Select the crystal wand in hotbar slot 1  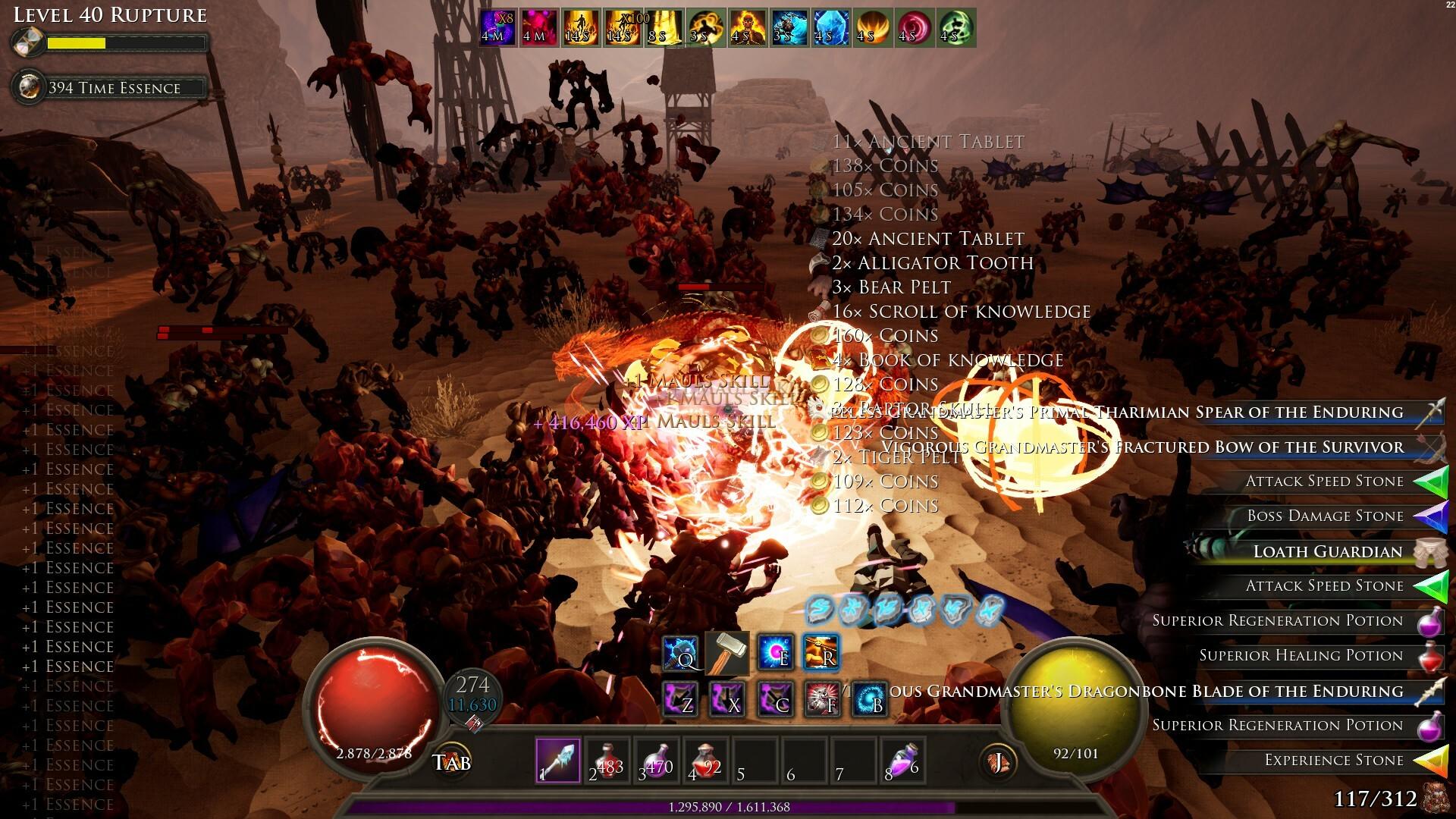click(x=558, y=761)
